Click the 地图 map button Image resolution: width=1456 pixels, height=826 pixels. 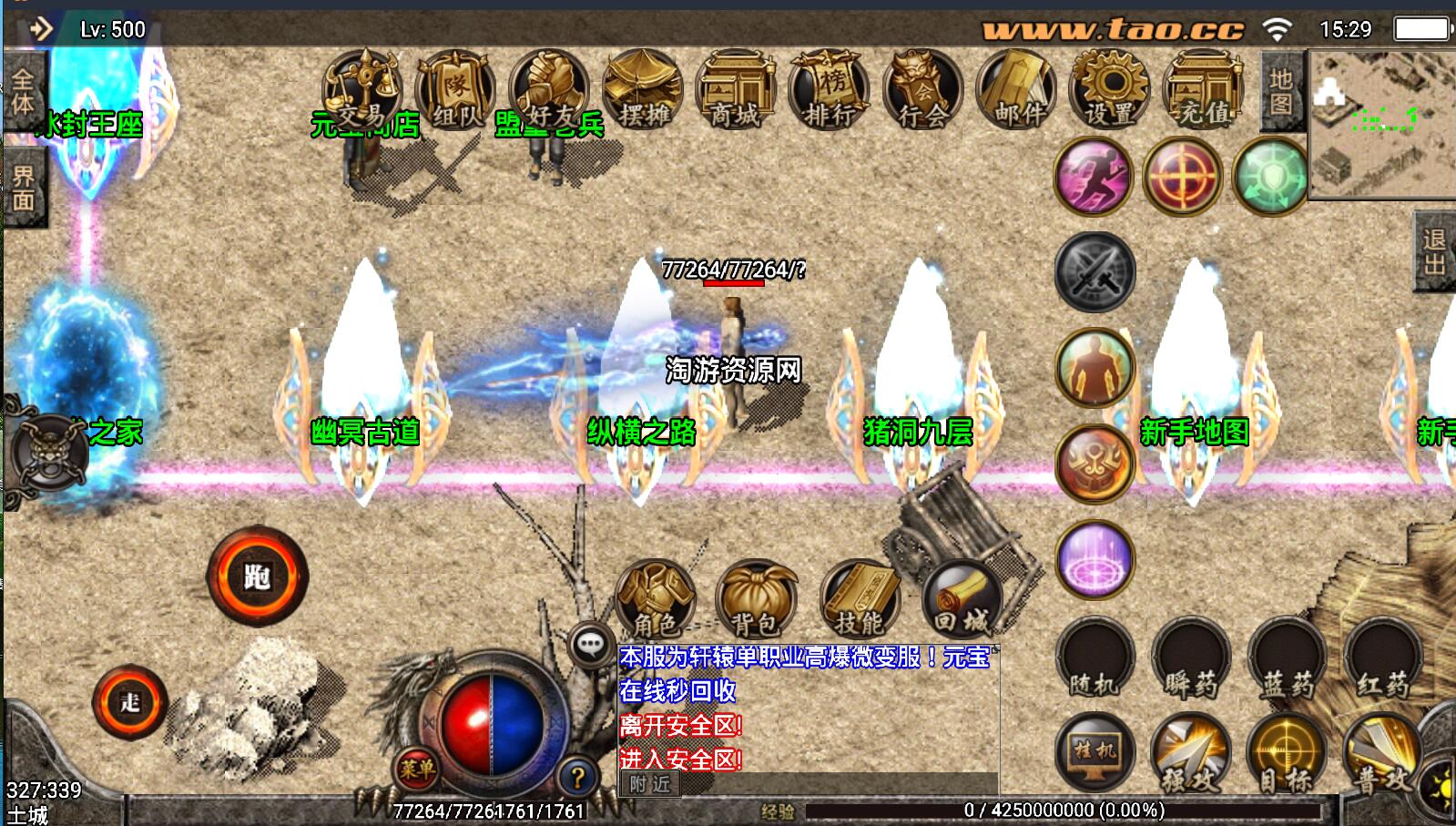coord(1281,92)
